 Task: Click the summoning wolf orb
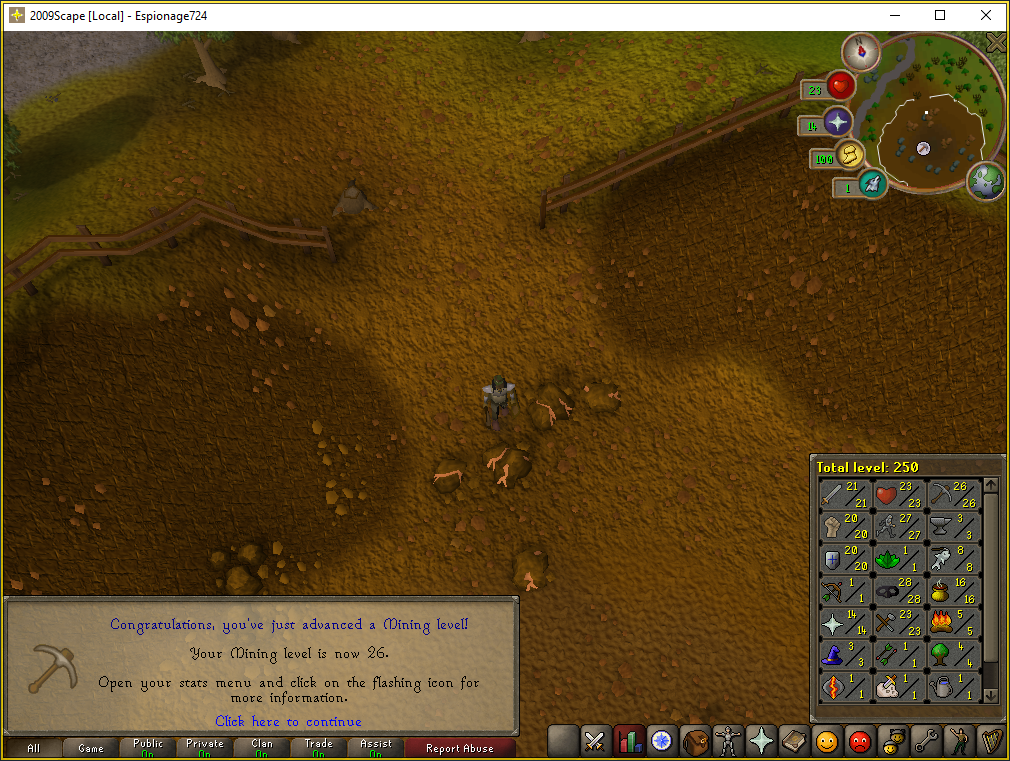[873, 184]
